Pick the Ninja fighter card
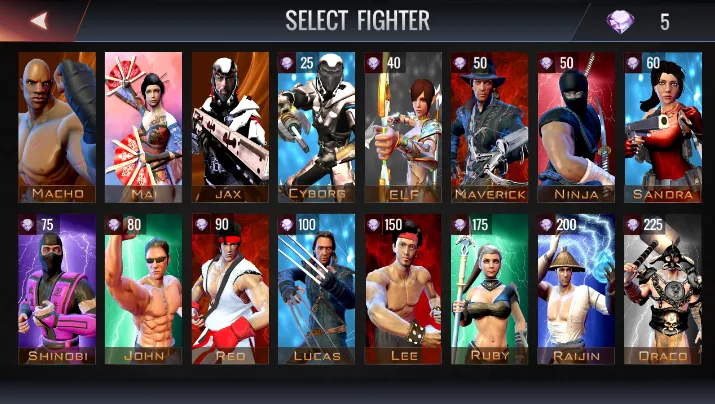Screen dimensions: 715x404 click(x=576, y=127)
